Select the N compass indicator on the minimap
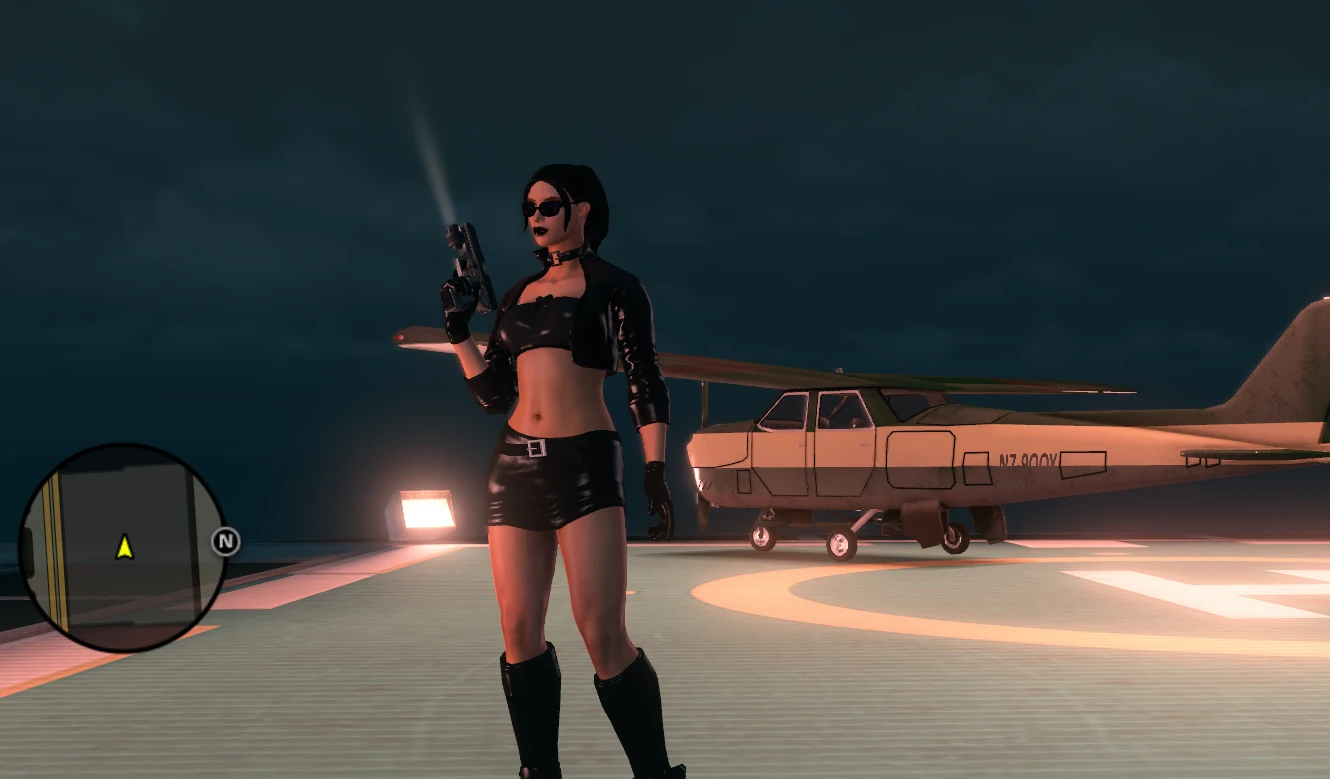This screenshot has height=779, width=1330. coord(224,541)
